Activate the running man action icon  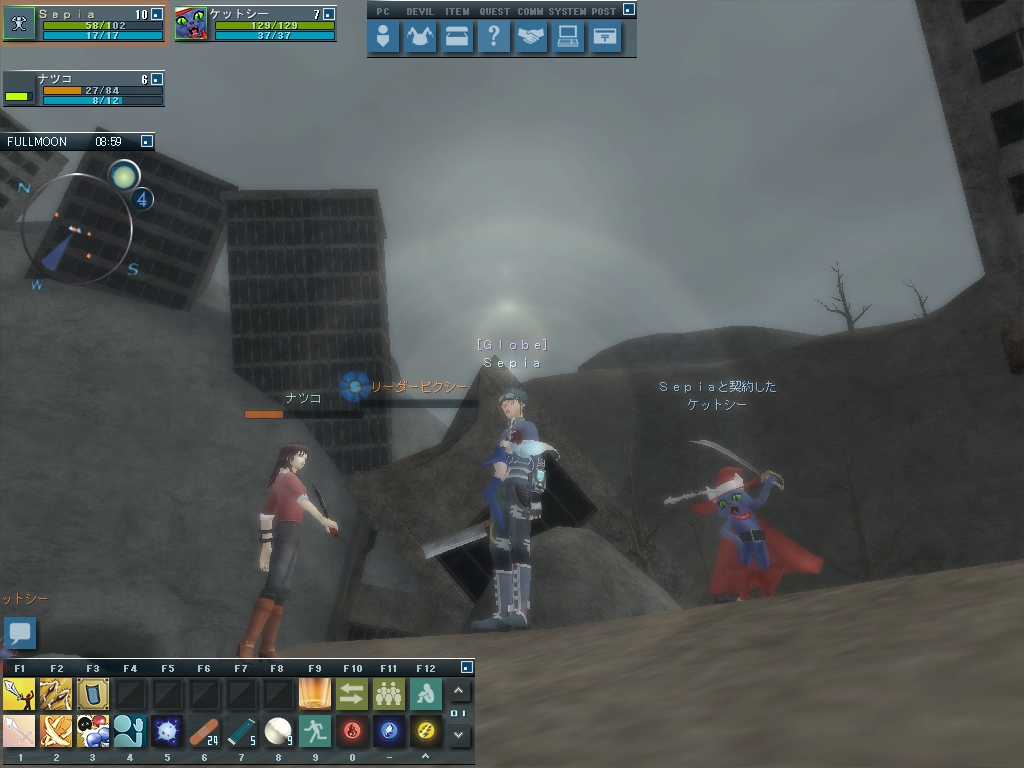[x=315, y=731]
